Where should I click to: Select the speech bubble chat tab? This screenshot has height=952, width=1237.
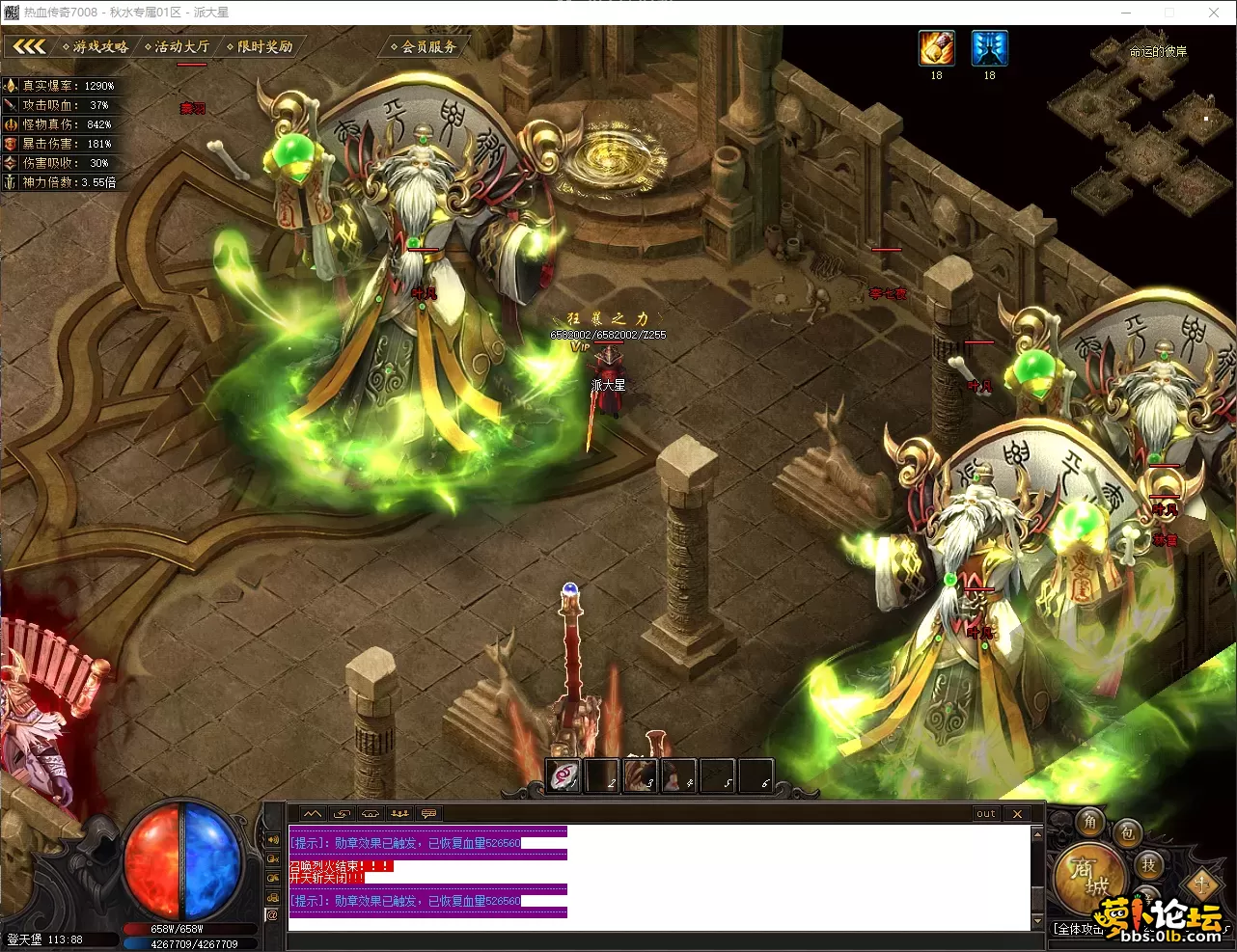(428, 814)
